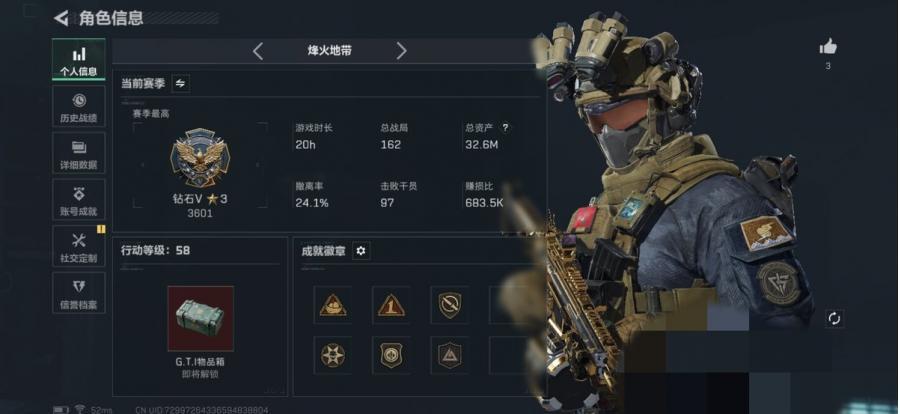Viewport: 900px width, 414px height.
Task: Open the 详细数据 tab
Action: pos(79,153)
